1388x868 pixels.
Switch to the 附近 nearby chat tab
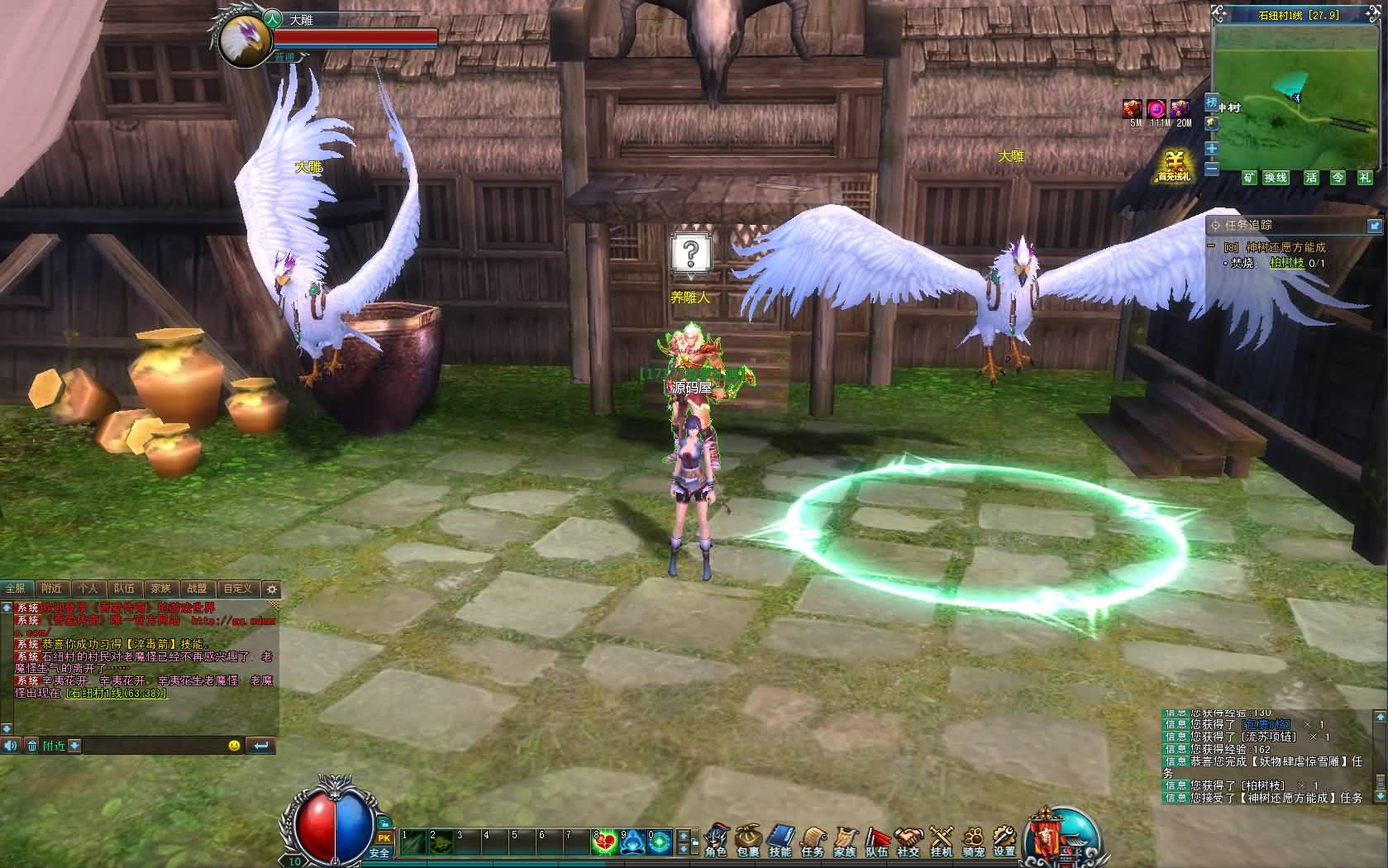[51, 589]
